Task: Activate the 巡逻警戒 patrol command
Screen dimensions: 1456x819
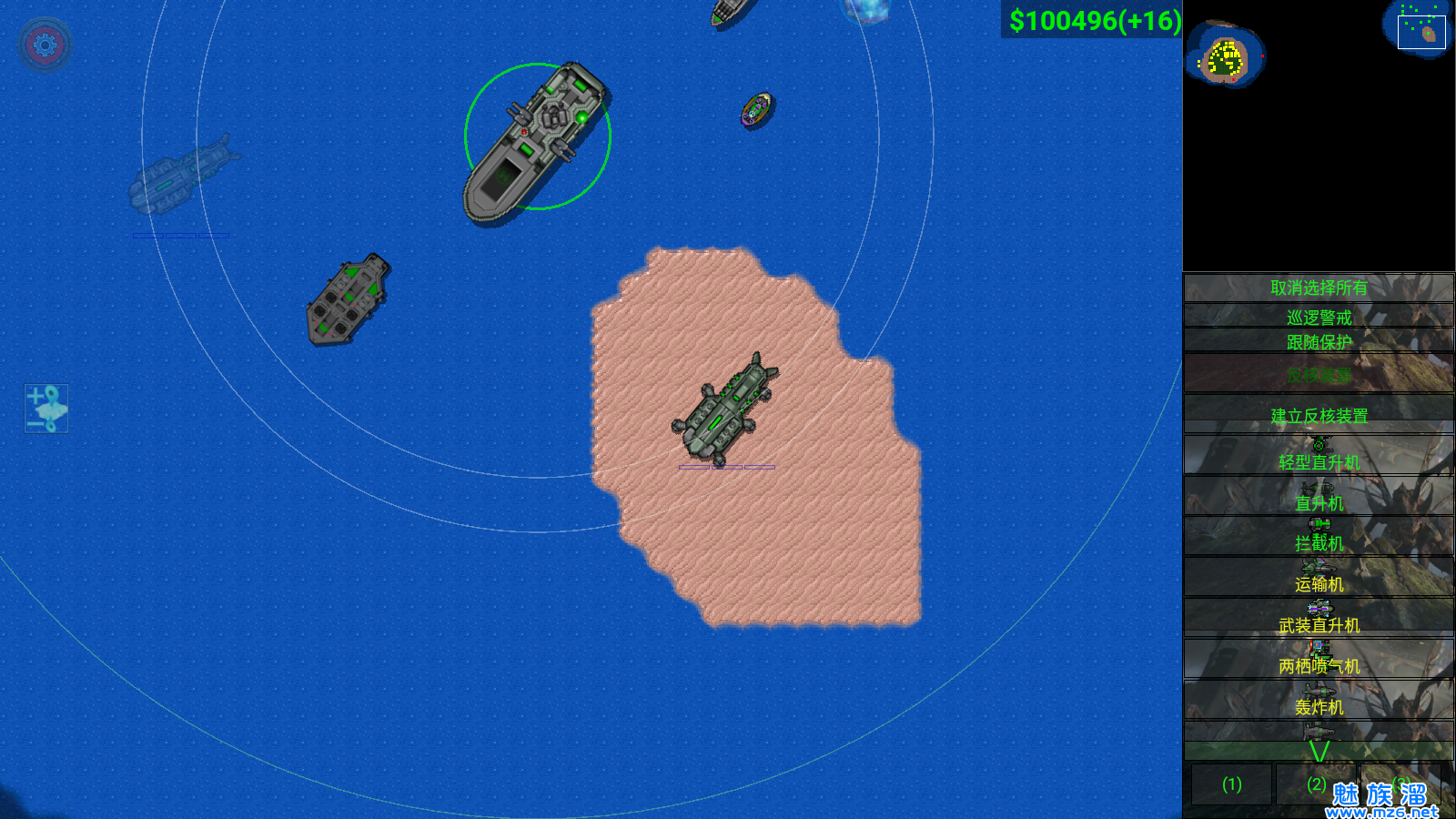Action: click(1319, 317)
